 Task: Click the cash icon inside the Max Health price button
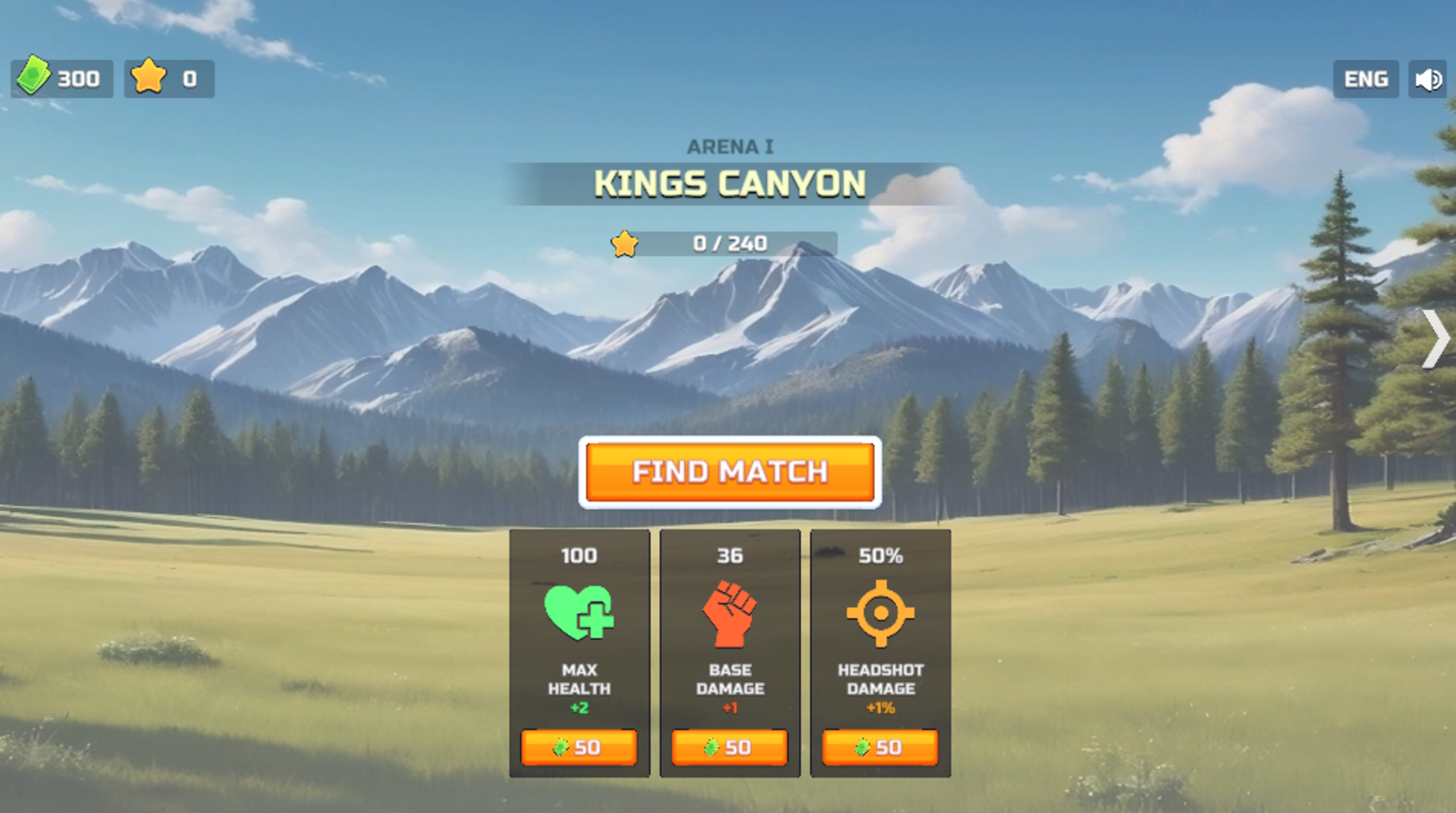[560, 748]
